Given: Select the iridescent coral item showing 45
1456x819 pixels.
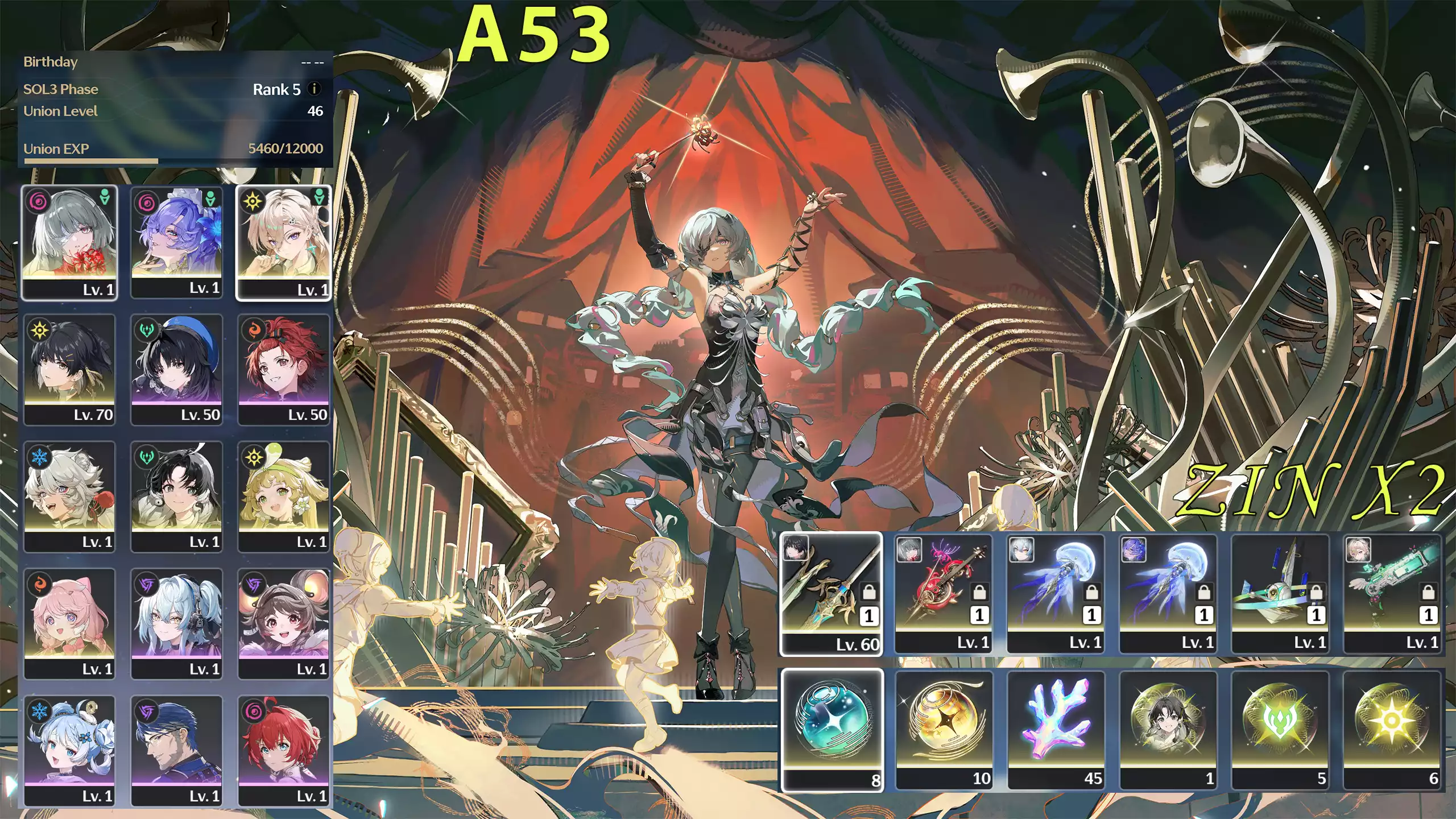Looking at the screenshot, I should pyautogui.click(x=1058, y=728).
